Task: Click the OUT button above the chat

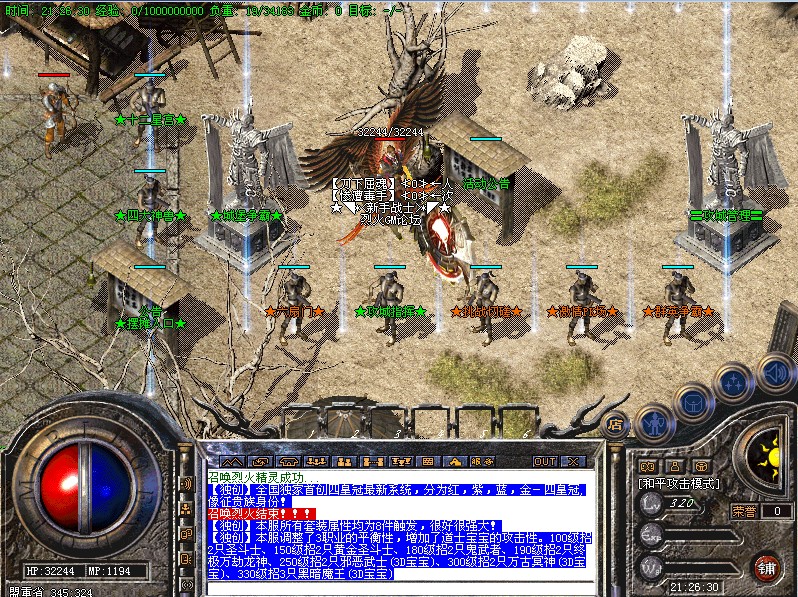Action: (544, 461)
